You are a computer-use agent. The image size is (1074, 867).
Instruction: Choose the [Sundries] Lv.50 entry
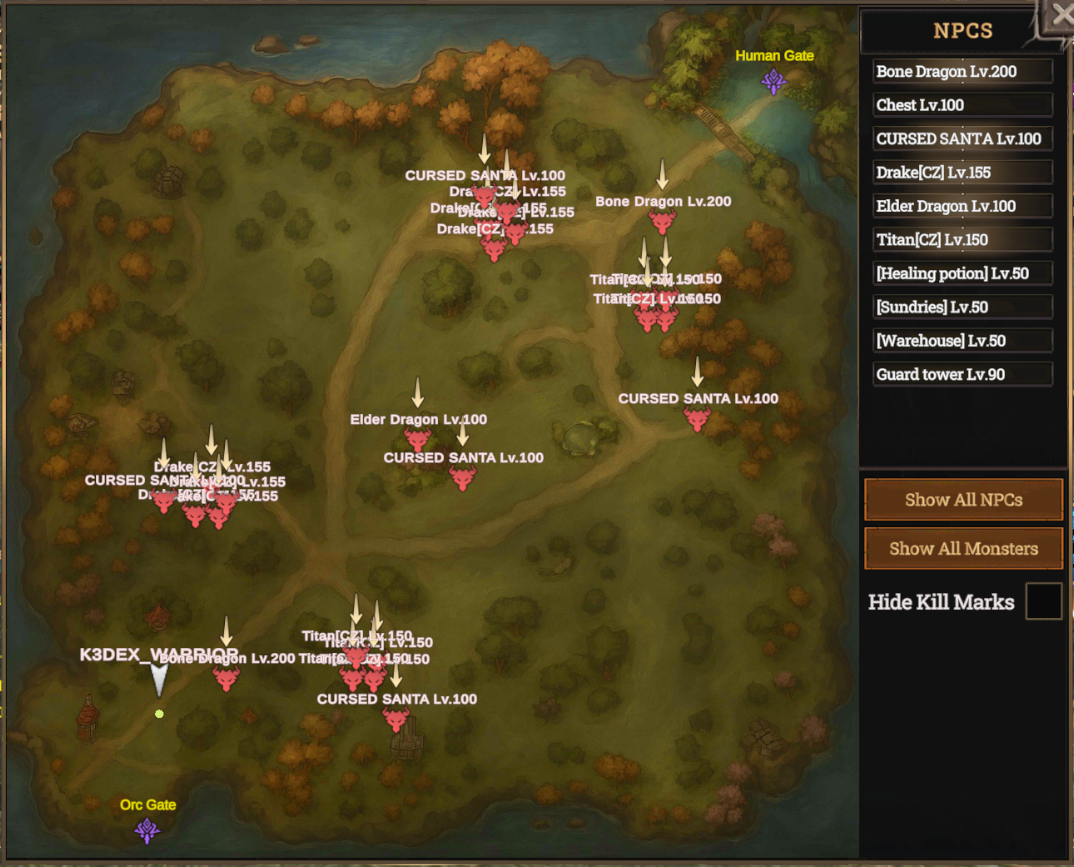(x=962, y=307)
